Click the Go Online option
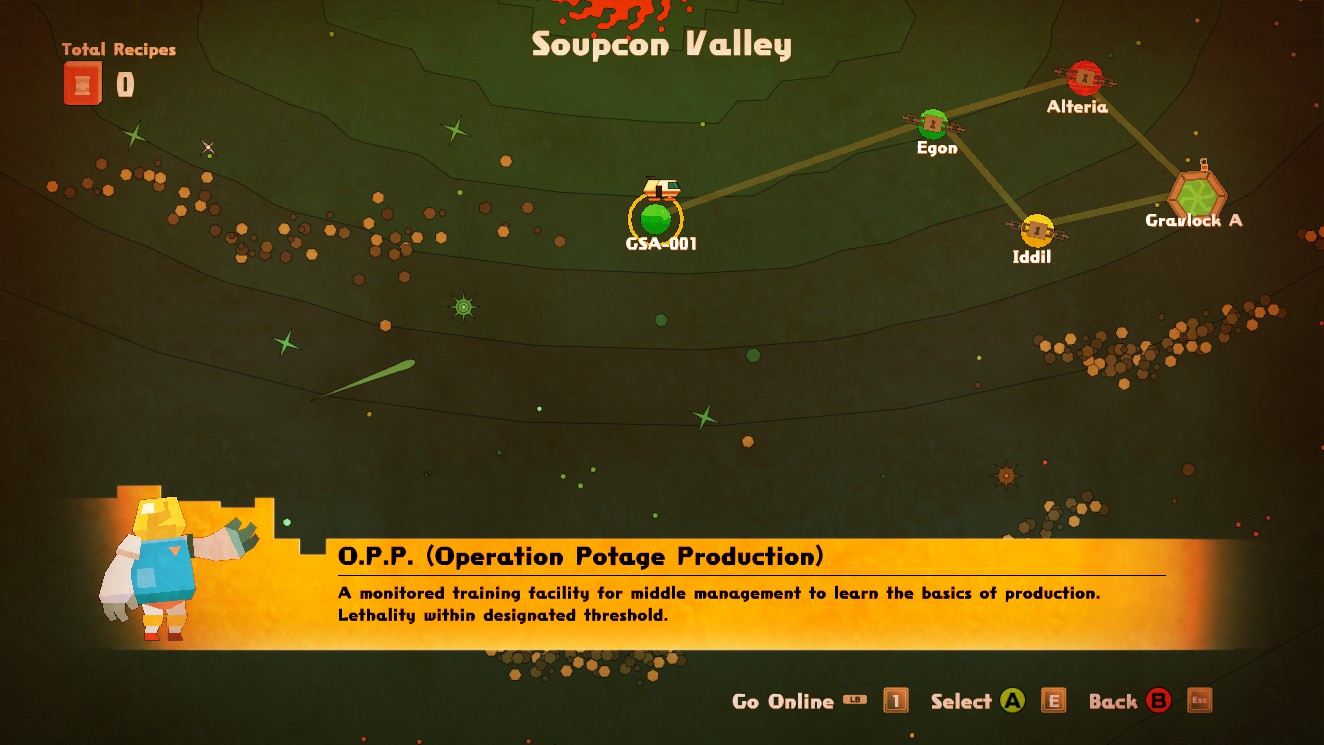Image resolution: width=1324 pixels, height=745 pixels. coord(783,701)
